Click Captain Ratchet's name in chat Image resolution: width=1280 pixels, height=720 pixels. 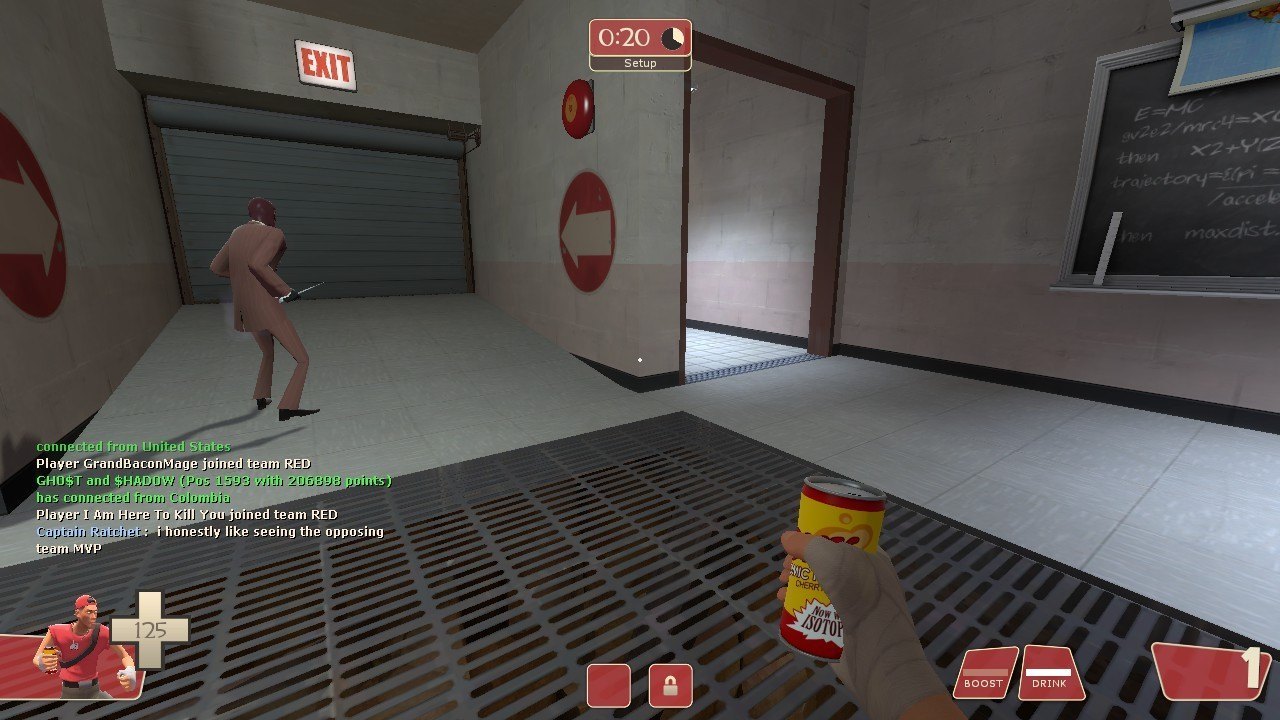(88, 532)
